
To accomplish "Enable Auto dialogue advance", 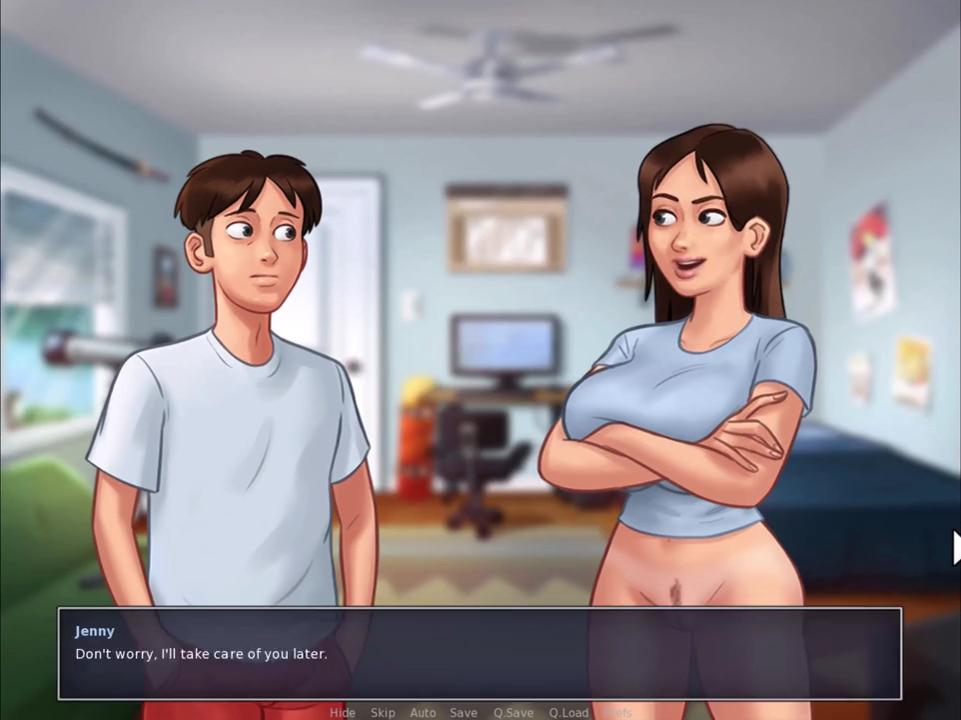I will [423, 712].
